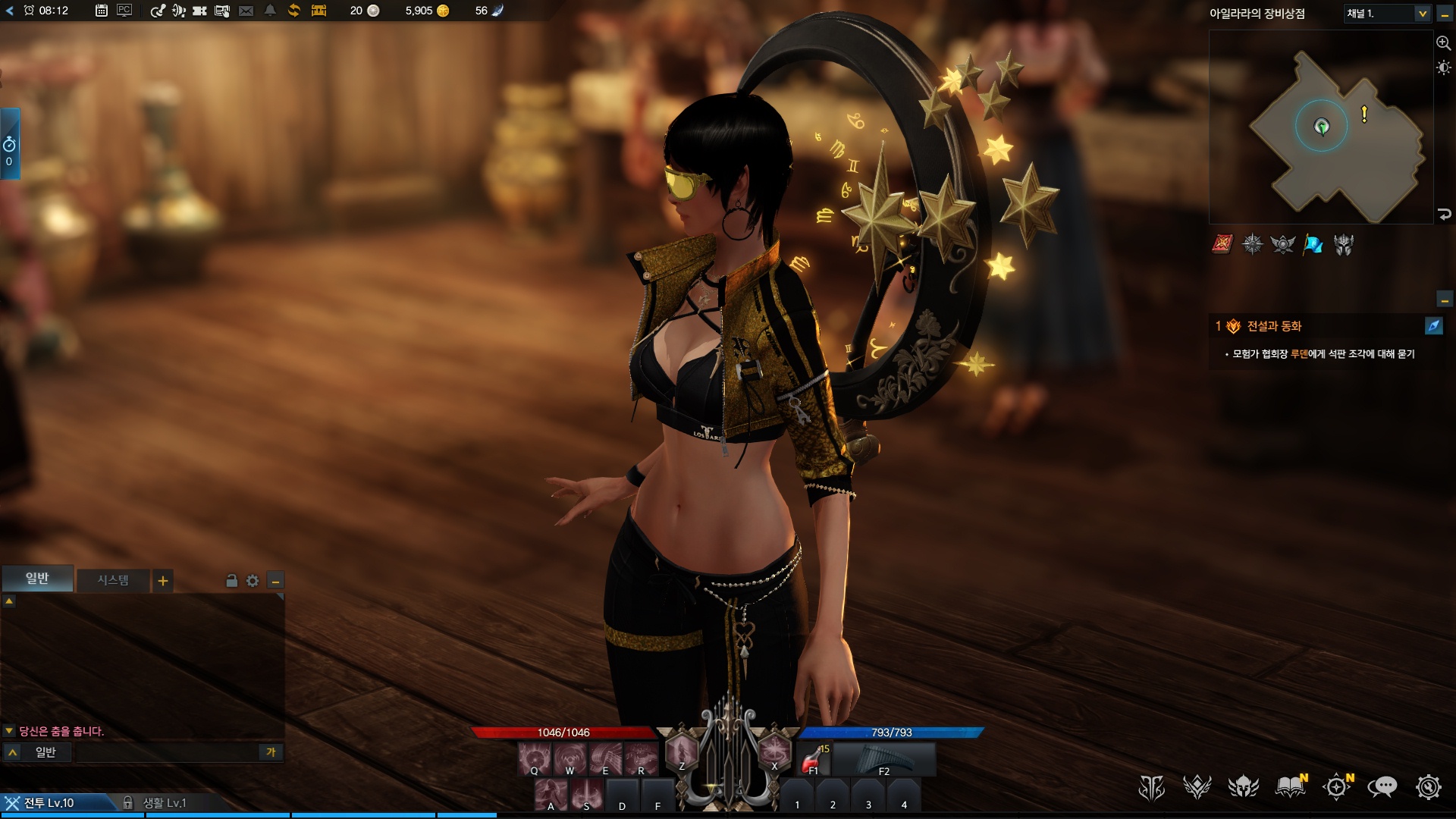Open the book-shaped menu icon
Viewport: 1456px width, 819px height.
[1290, 787]
